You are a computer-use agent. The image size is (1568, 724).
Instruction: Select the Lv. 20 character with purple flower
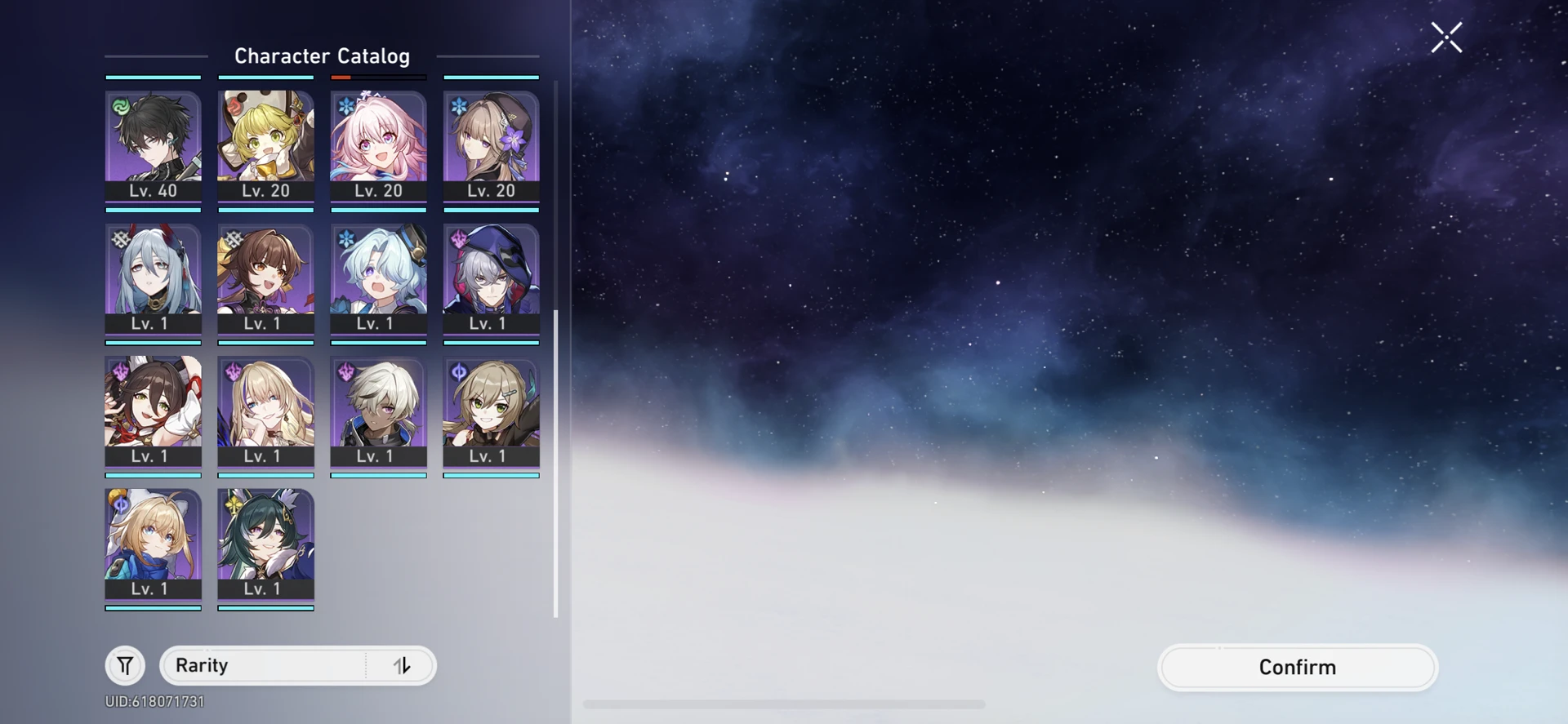tap(490, 147)
